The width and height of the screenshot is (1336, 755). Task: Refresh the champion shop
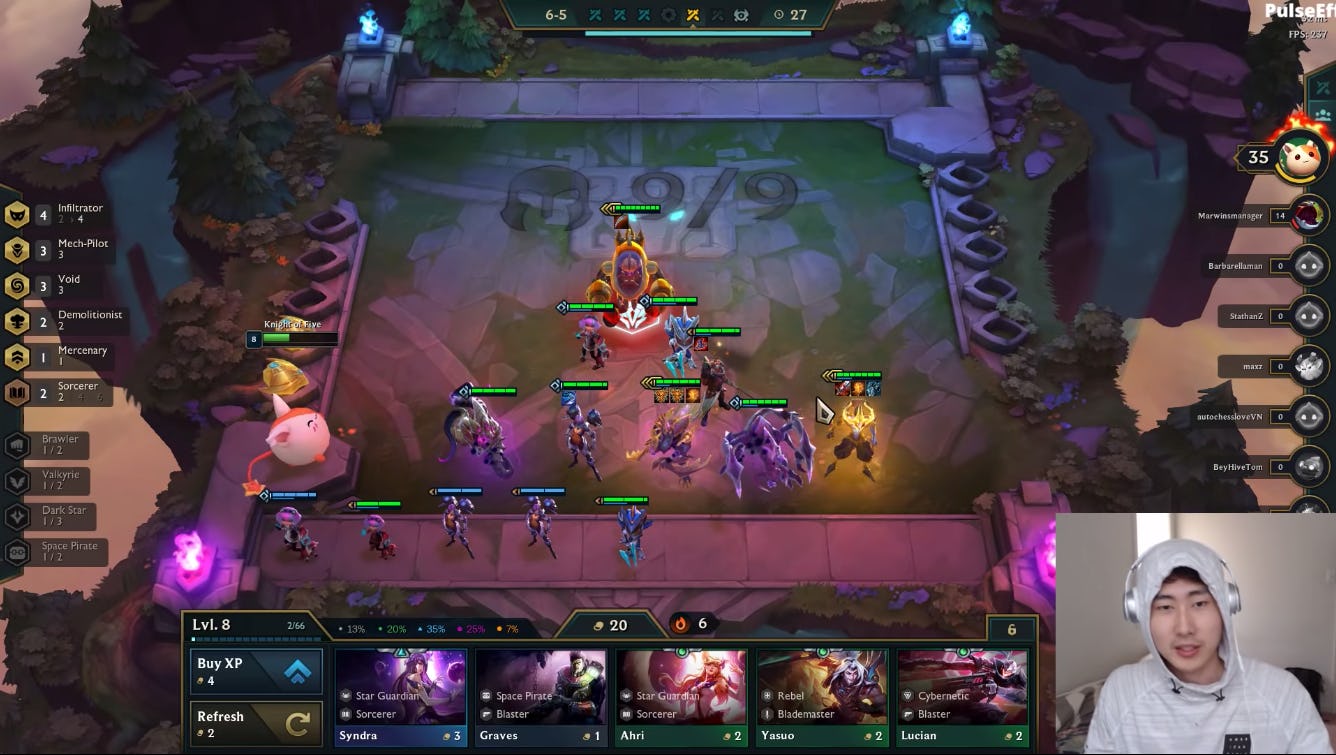(256, 723)
